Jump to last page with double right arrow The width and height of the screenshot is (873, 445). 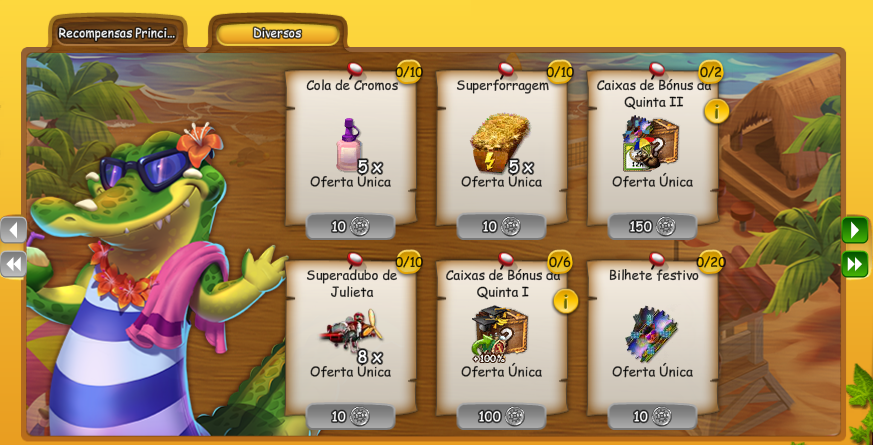click(854, 264)
